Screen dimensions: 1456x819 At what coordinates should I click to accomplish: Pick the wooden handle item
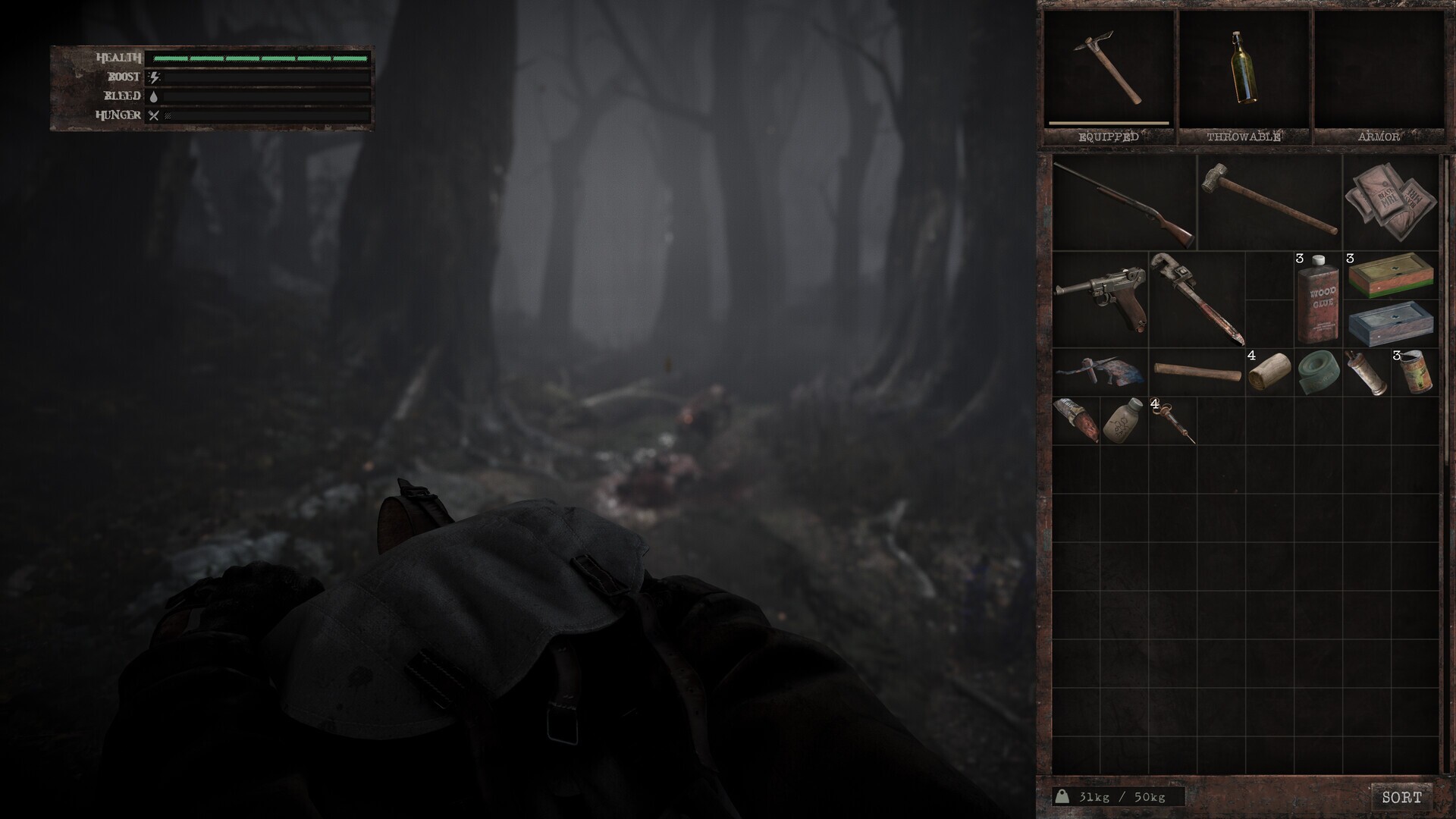[x=1197, y=372]
